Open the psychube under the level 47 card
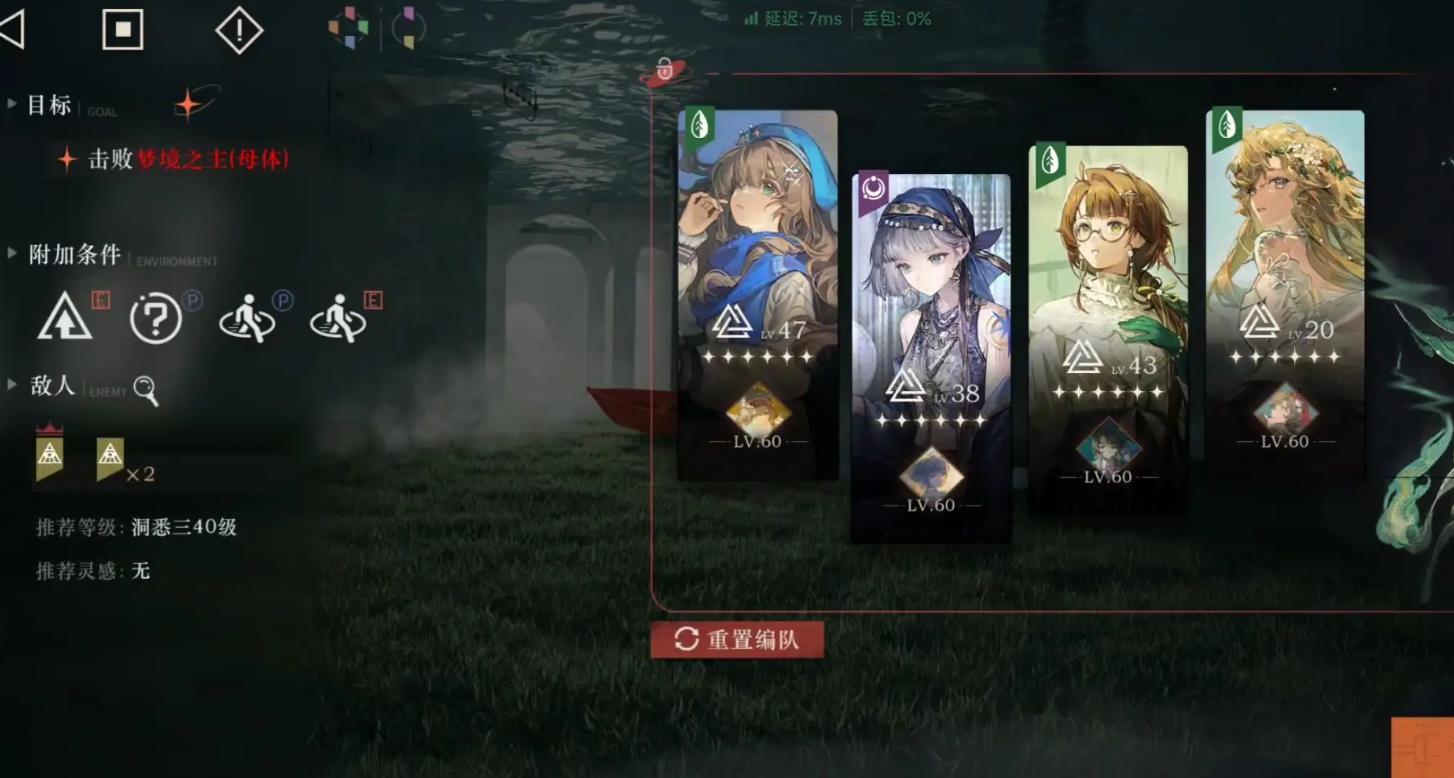 tap(757, 409)
